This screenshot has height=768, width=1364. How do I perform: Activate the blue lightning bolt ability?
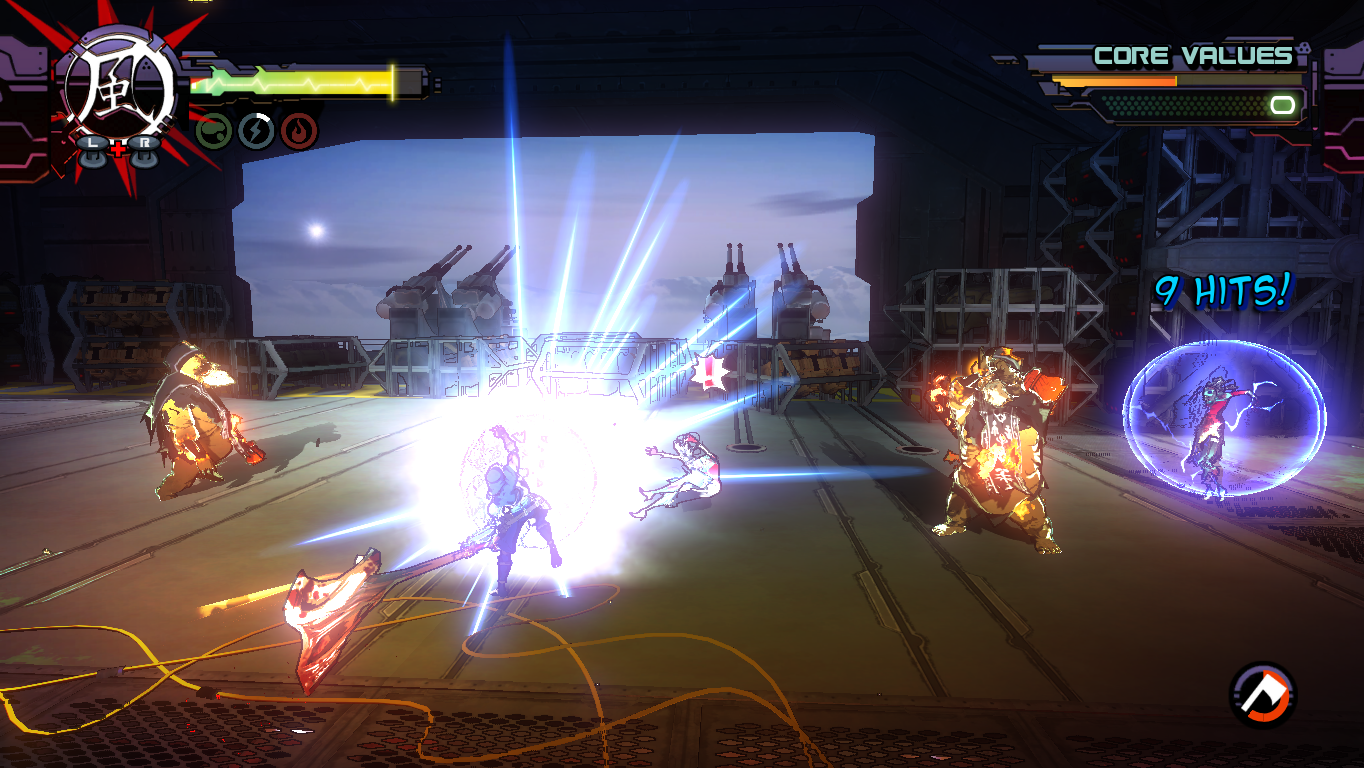coord(256,131)
